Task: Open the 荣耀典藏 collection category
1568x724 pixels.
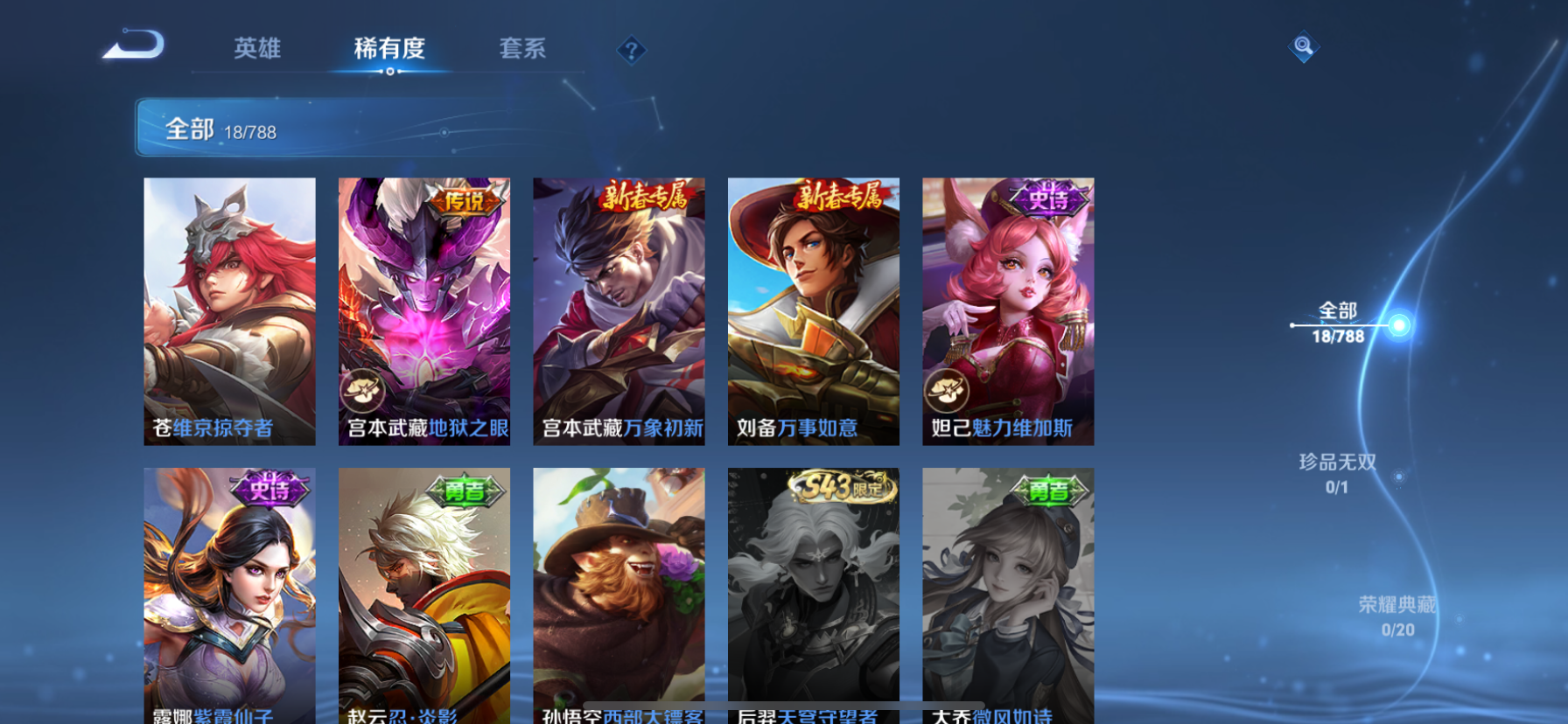Action: [1396, 603]
